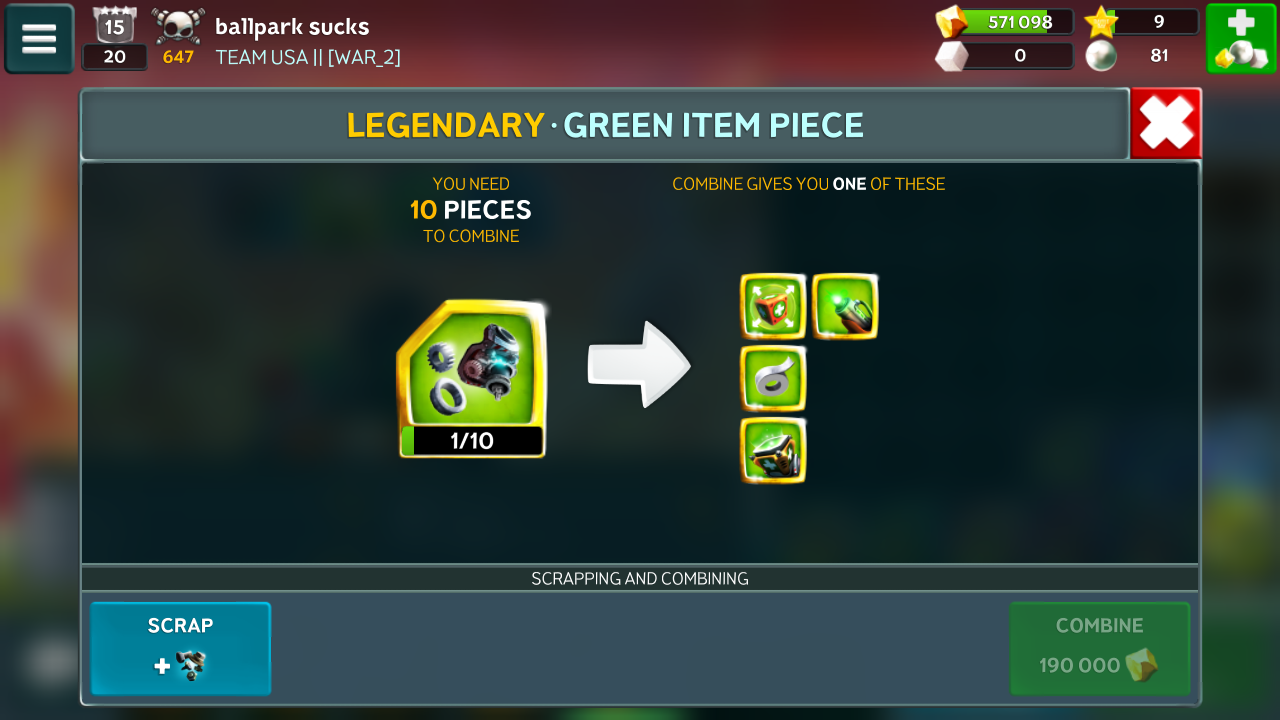Inspect the silver ring reward icon
Screen dimensions: 1280x720
[x=773, y=378]
